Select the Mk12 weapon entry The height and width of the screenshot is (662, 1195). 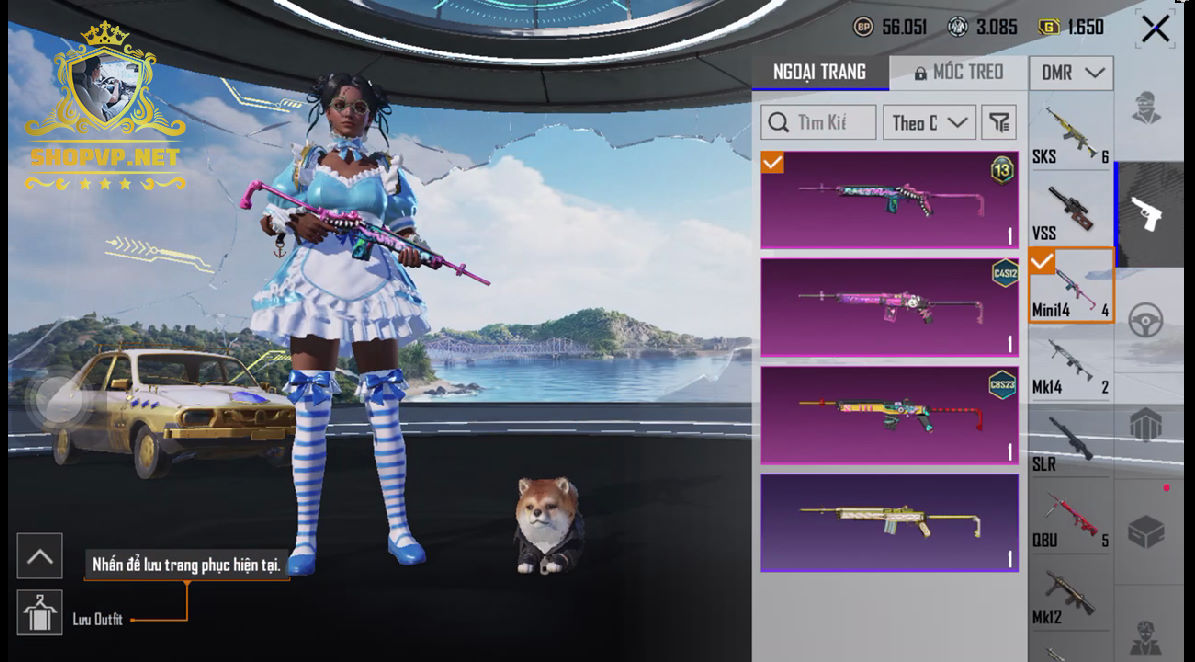pyautogui.click(x=1071, y=596)
